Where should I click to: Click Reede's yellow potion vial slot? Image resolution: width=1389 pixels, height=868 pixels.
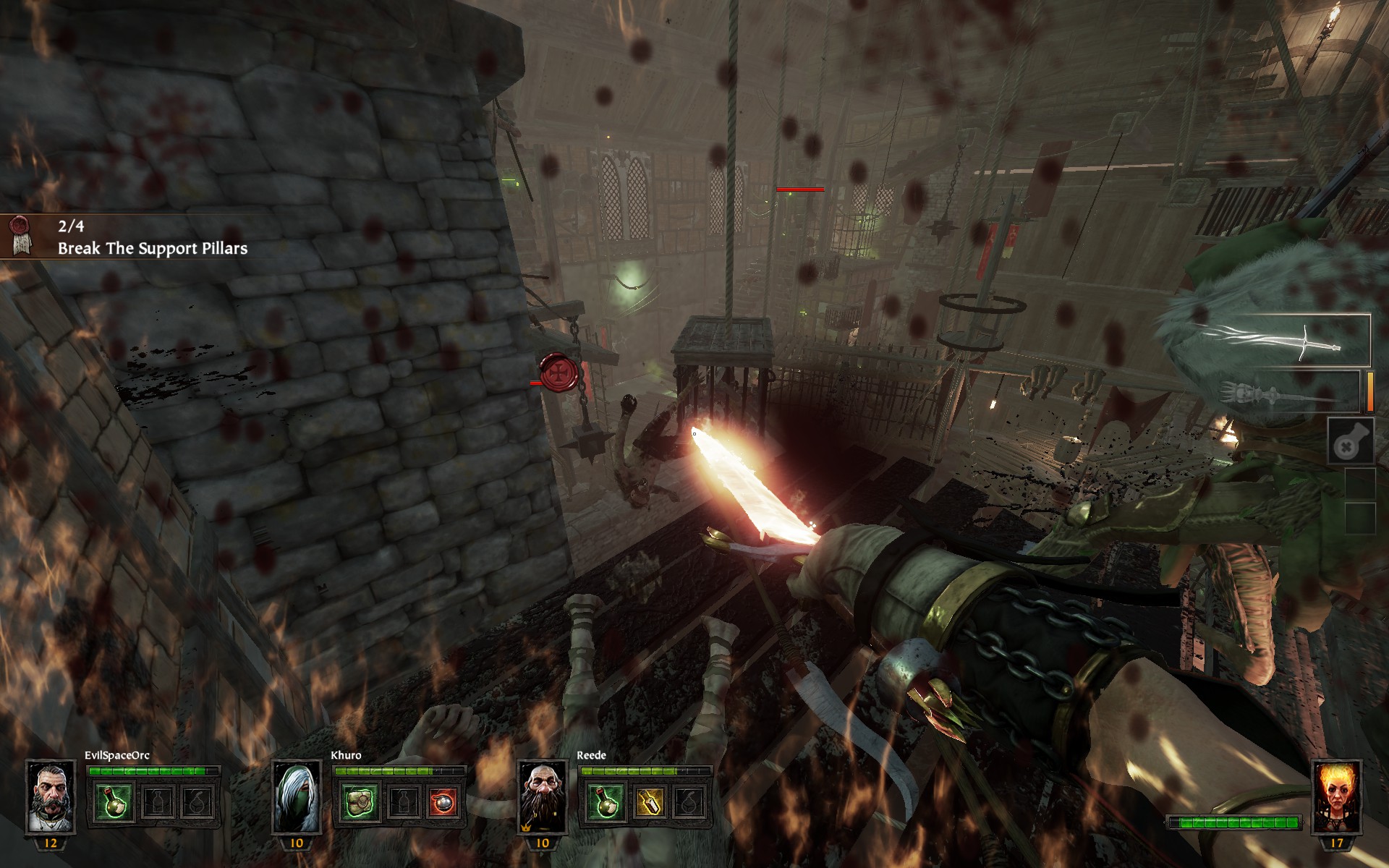click(647, 801)
